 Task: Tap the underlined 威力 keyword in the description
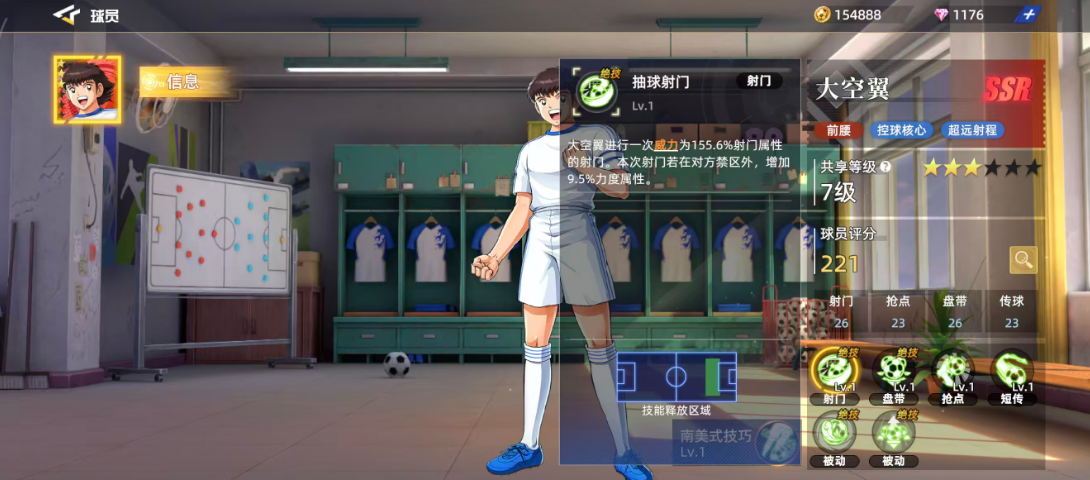tap(679, 145)
